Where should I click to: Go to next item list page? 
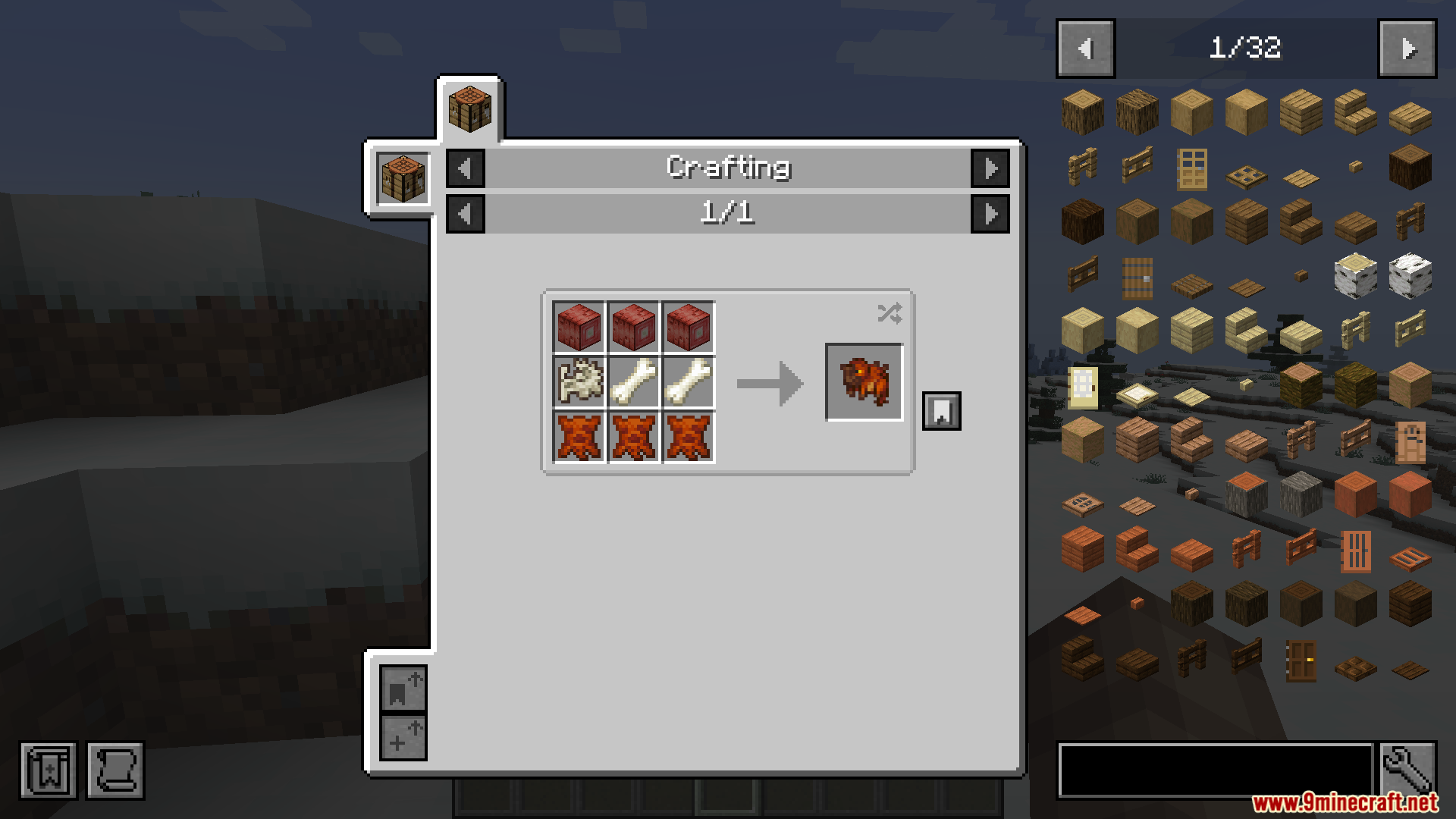click(1407, 49)
